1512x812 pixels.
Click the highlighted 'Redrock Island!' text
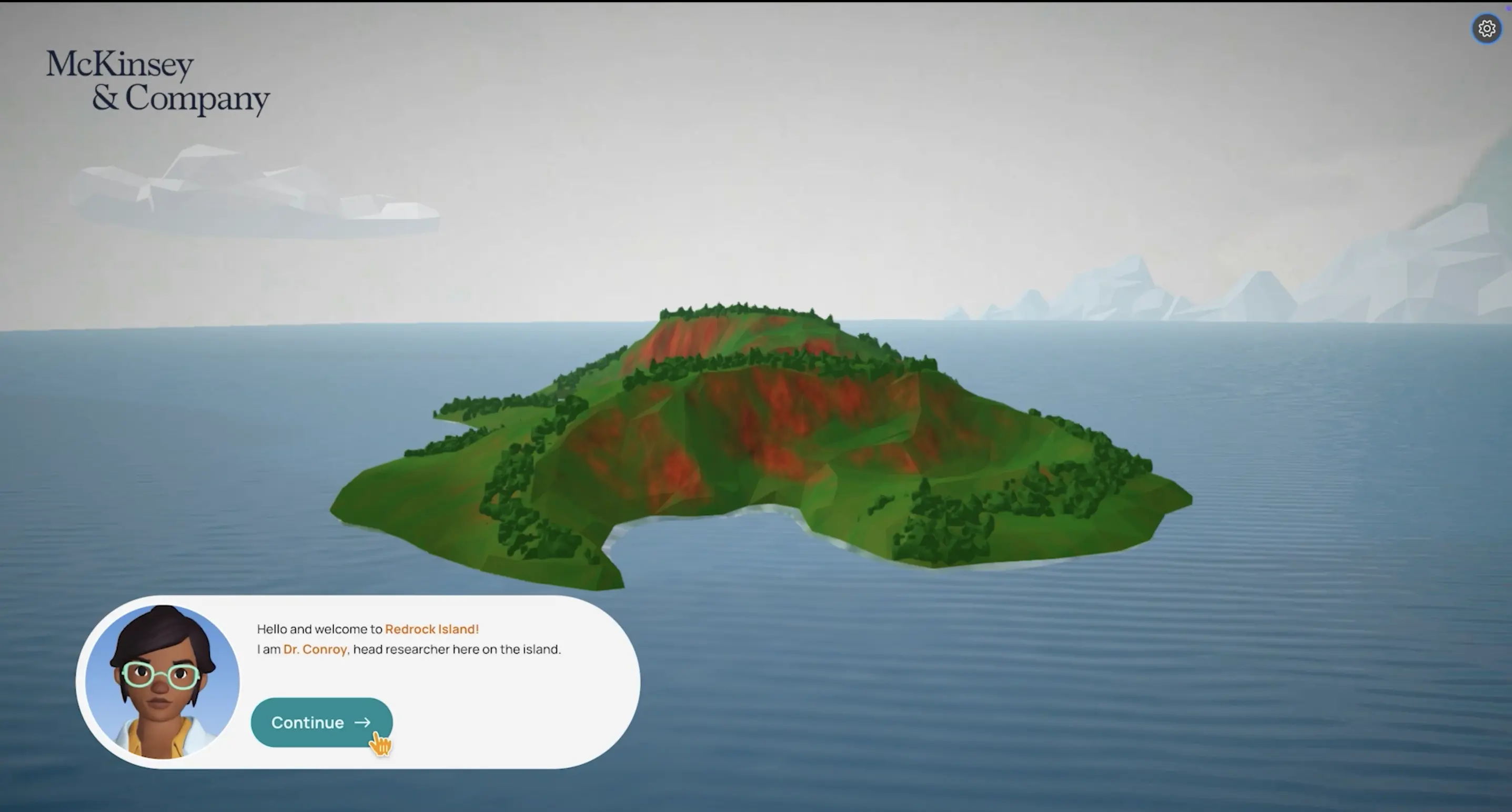[x=431, y=628]
